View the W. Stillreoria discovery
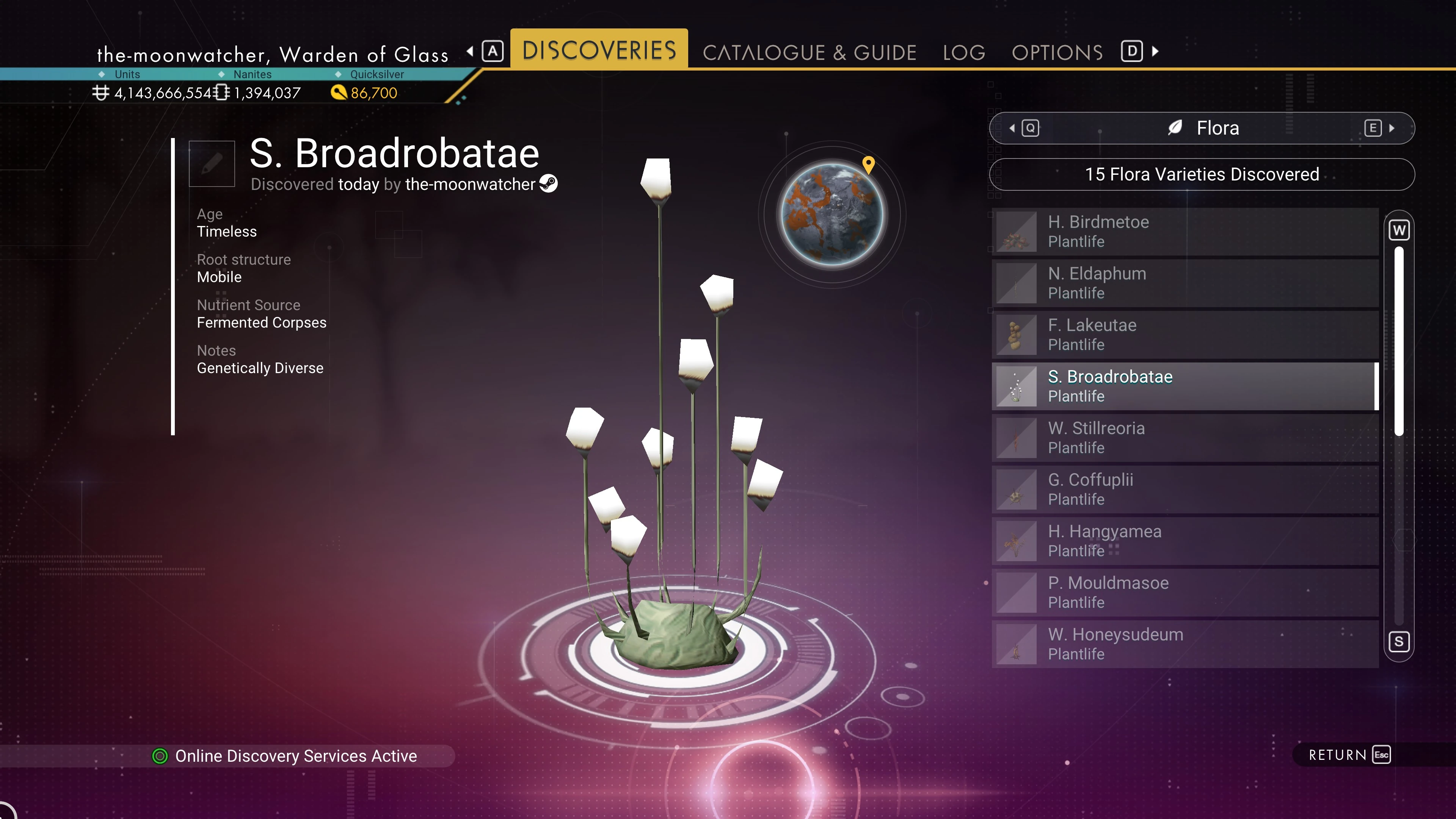The image size is (1456, 819). click(1185, 438)
